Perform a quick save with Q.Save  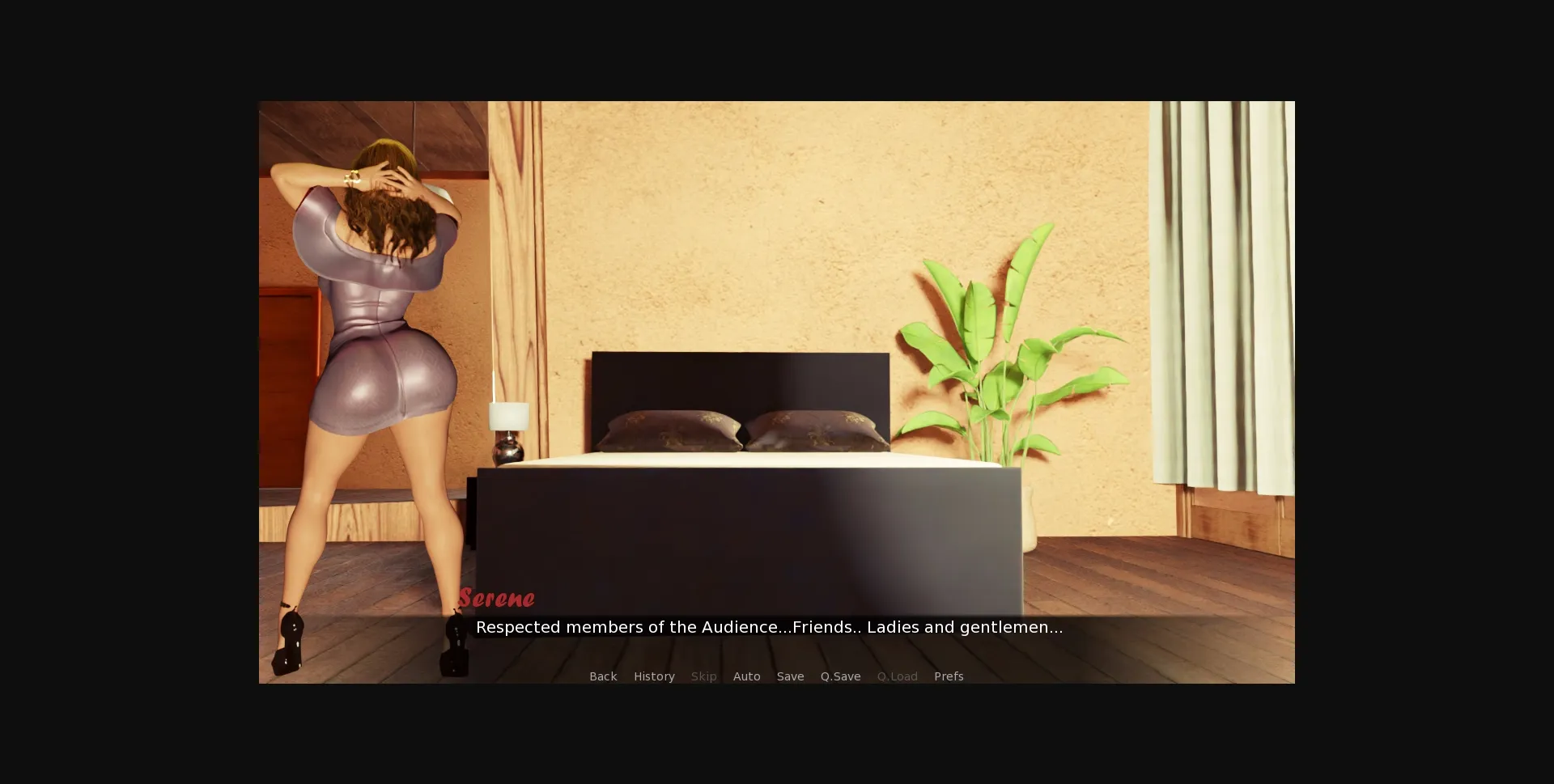click(840, 676)
